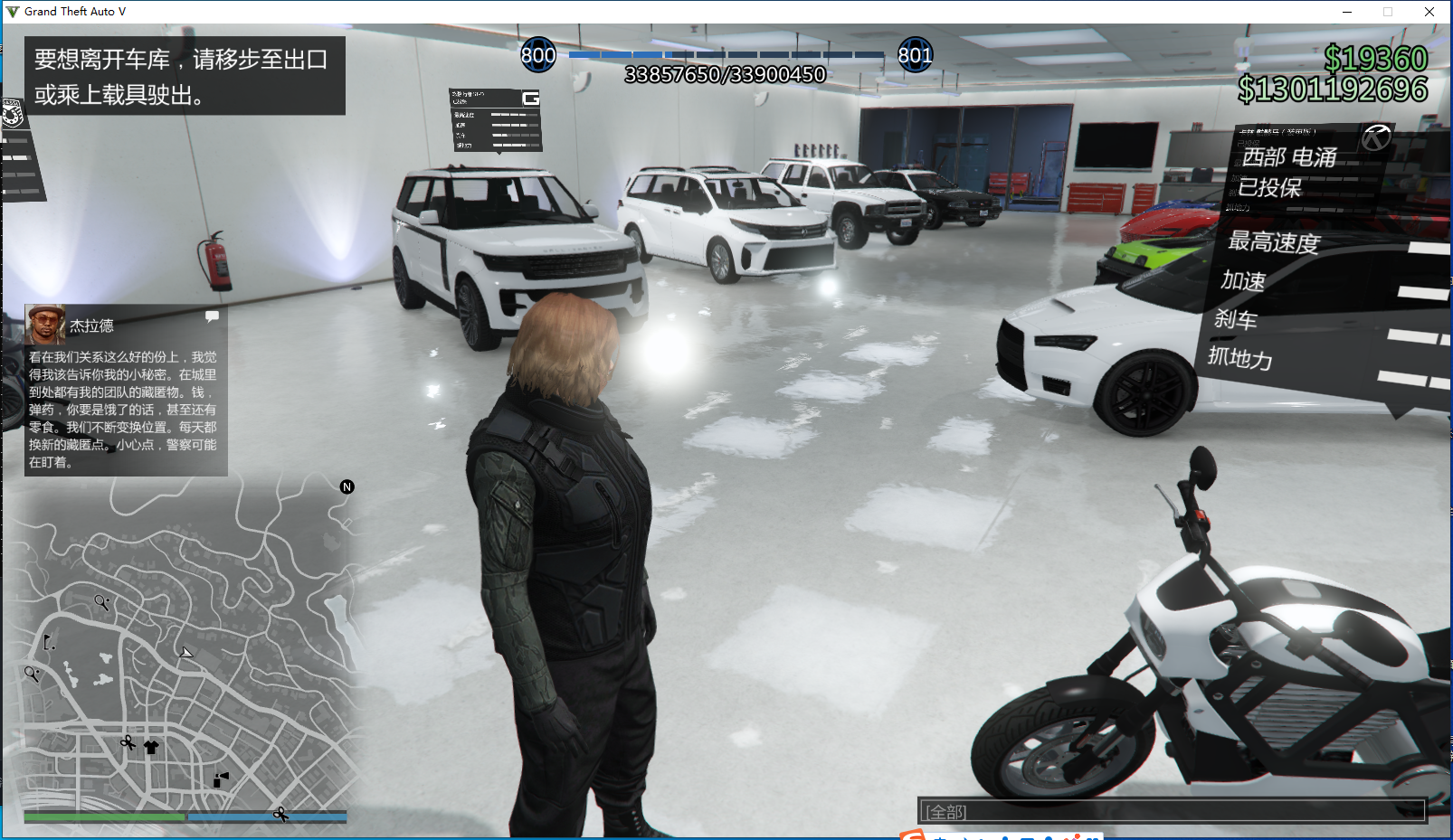Click the $1301192696 bank balance display
Screen dimensions: 1453x840
click(x=1332, y=89)
